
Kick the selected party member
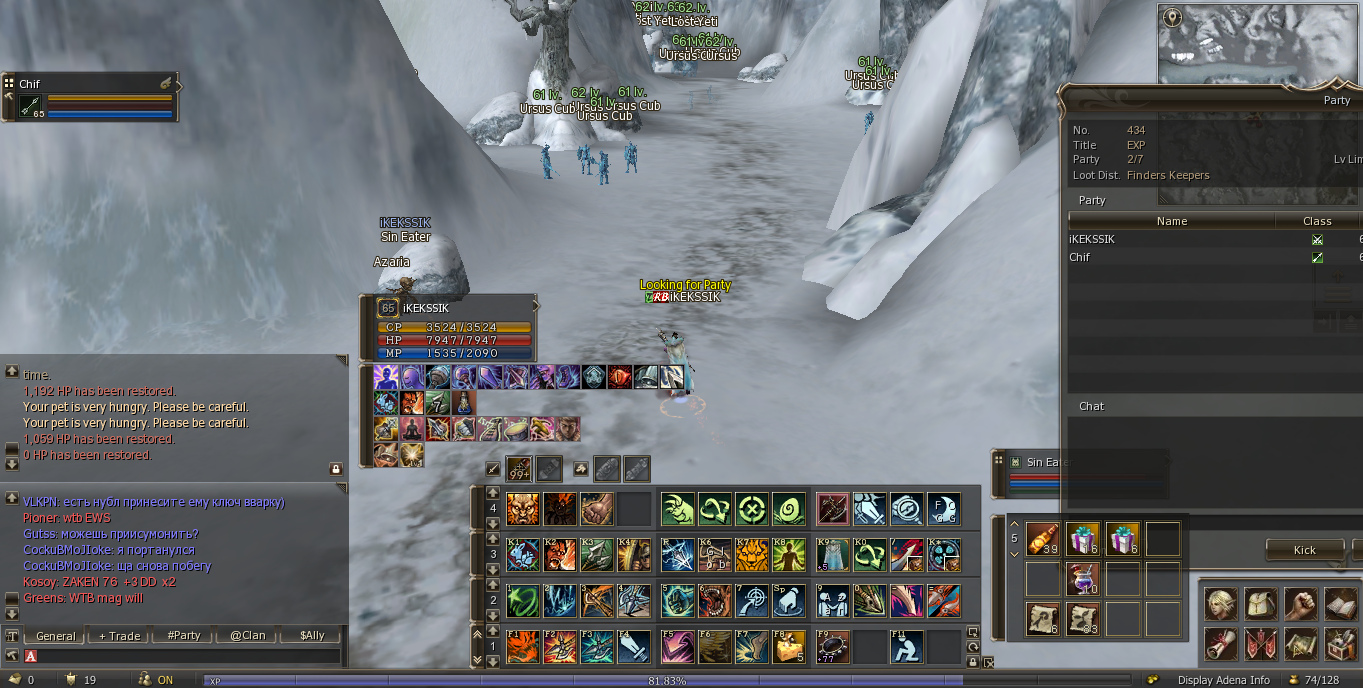[1304, 550]
